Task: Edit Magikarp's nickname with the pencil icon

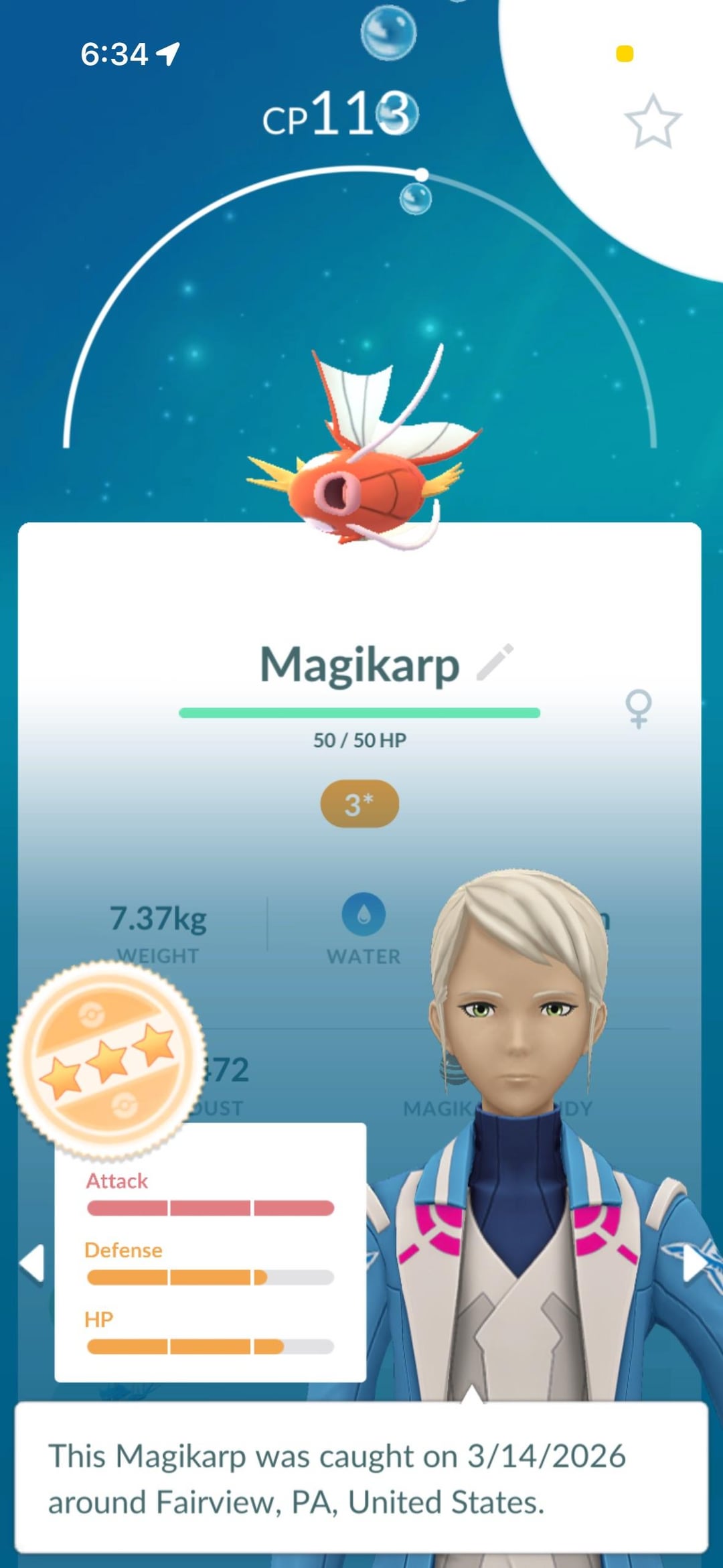Action: click(495, 662)
